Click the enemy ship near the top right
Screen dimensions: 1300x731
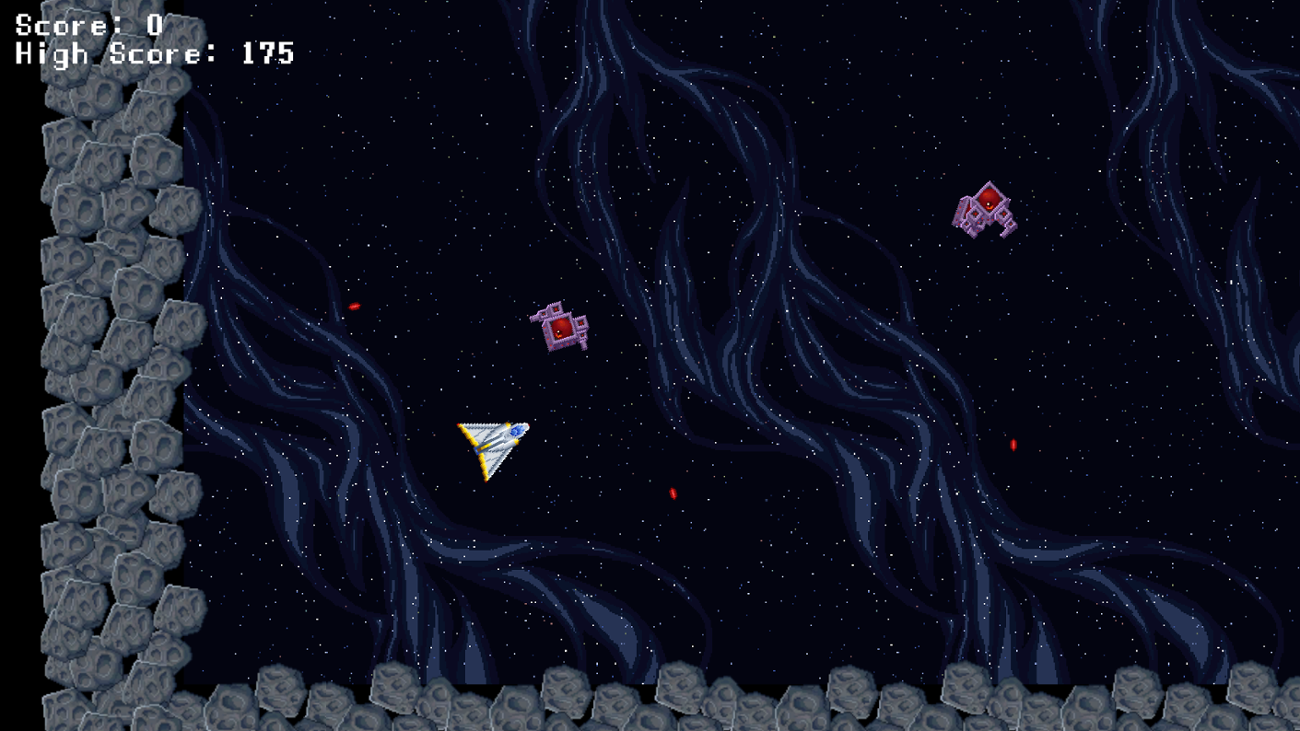(985, 210)
